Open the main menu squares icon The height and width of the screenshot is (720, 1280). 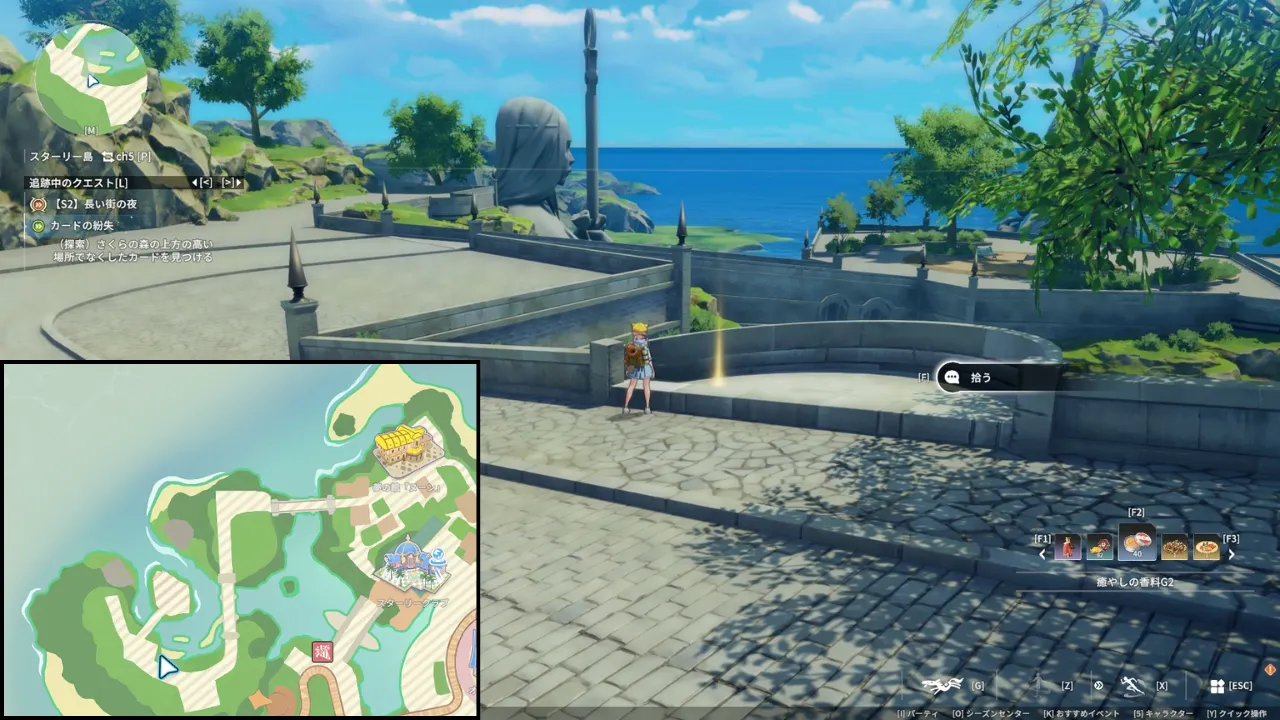1217,686
